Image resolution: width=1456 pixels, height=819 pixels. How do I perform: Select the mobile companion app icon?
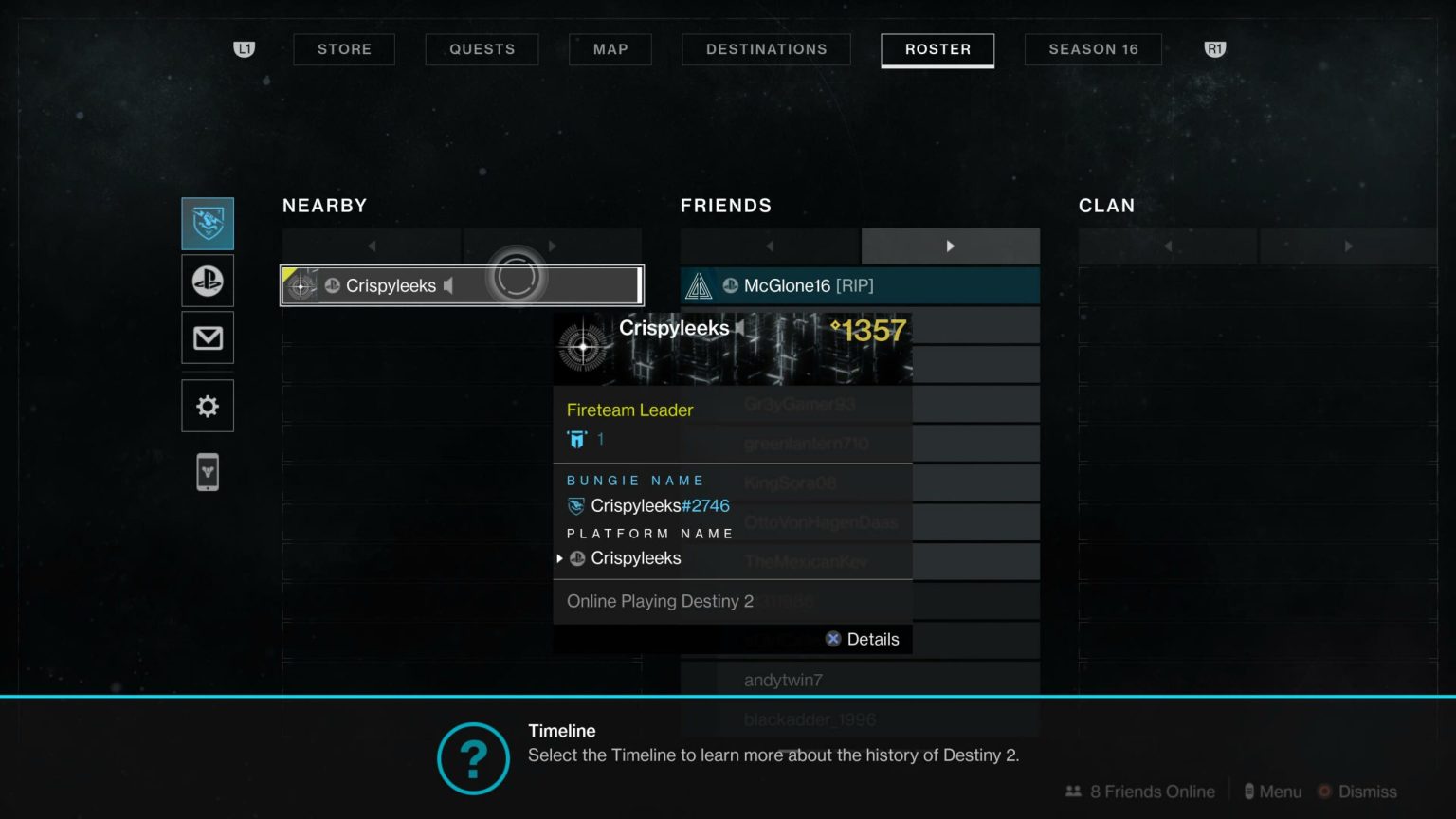[207, 471]
